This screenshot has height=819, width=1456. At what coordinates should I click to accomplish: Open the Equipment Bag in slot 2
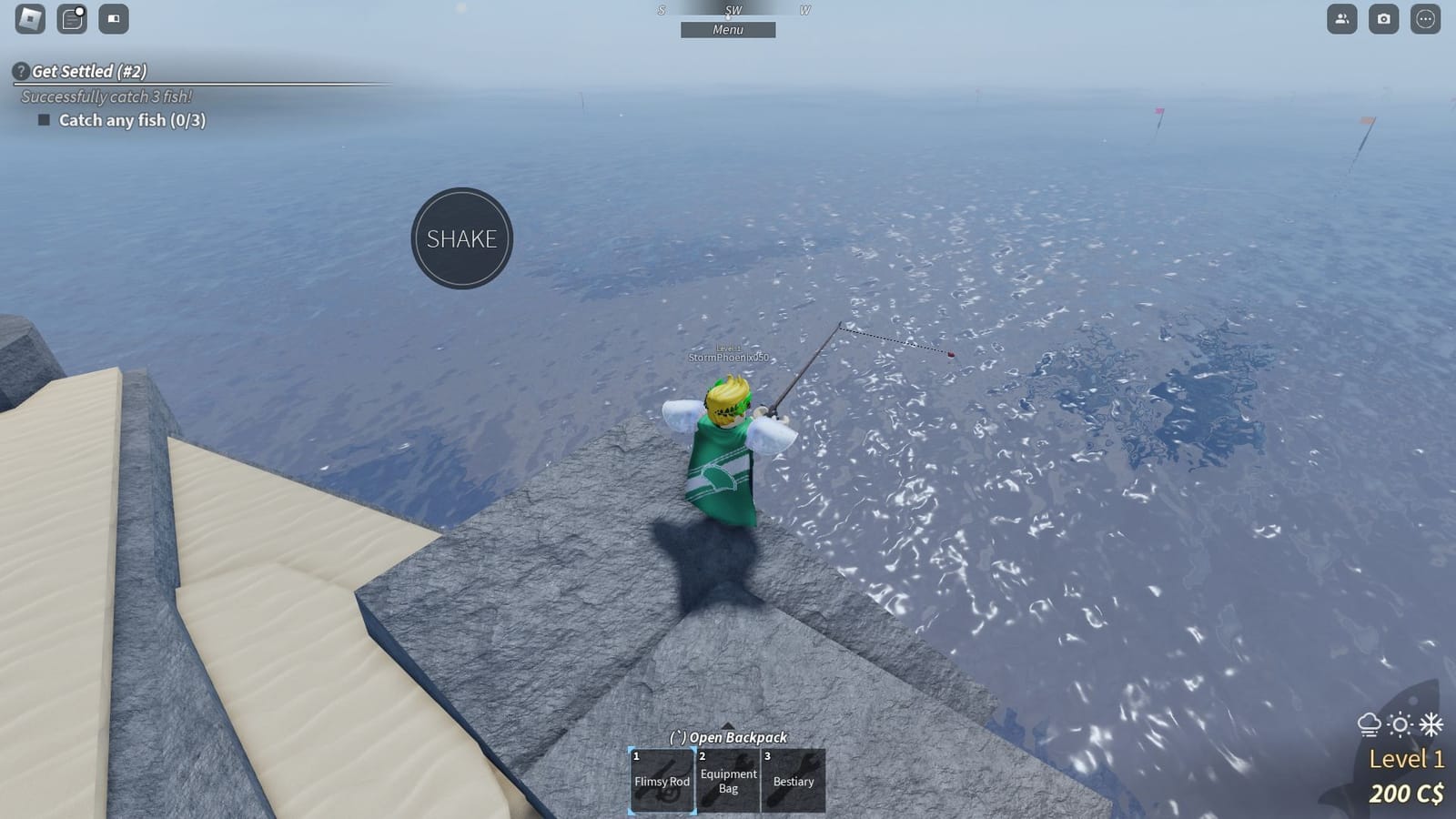point(728,781)
